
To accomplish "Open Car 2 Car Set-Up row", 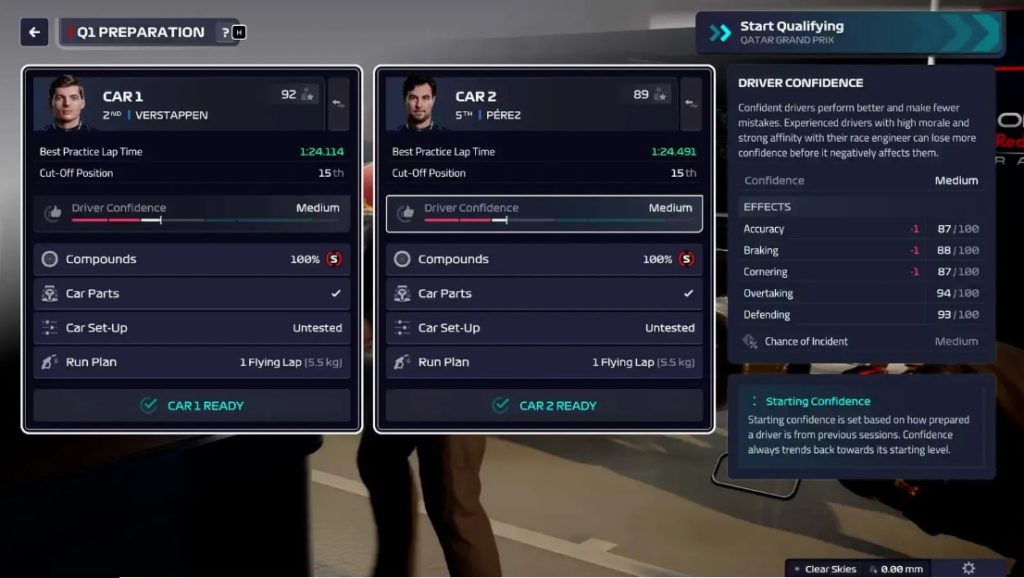I will point(544,328).
